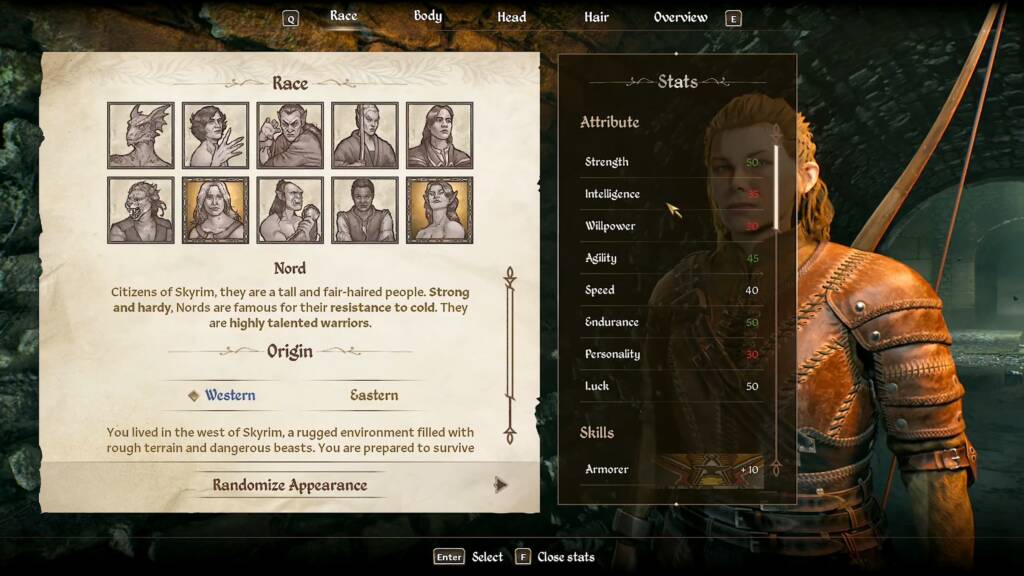Click the Randomize Appearance button
Image resolution: width=1024 pixels, height=576 pixels.
290,485
